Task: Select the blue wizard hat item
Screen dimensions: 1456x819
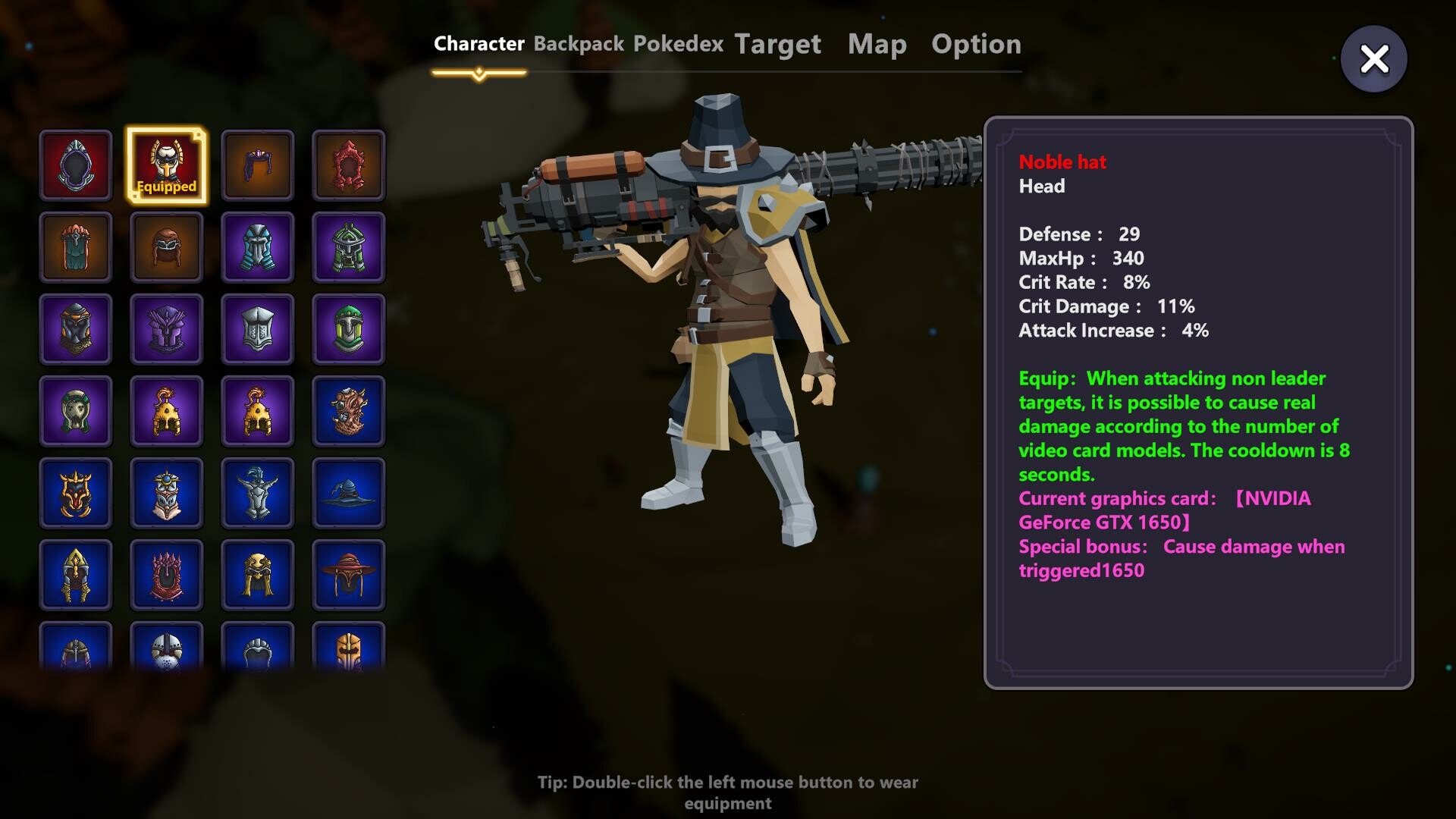Action: tap(349, 493)
